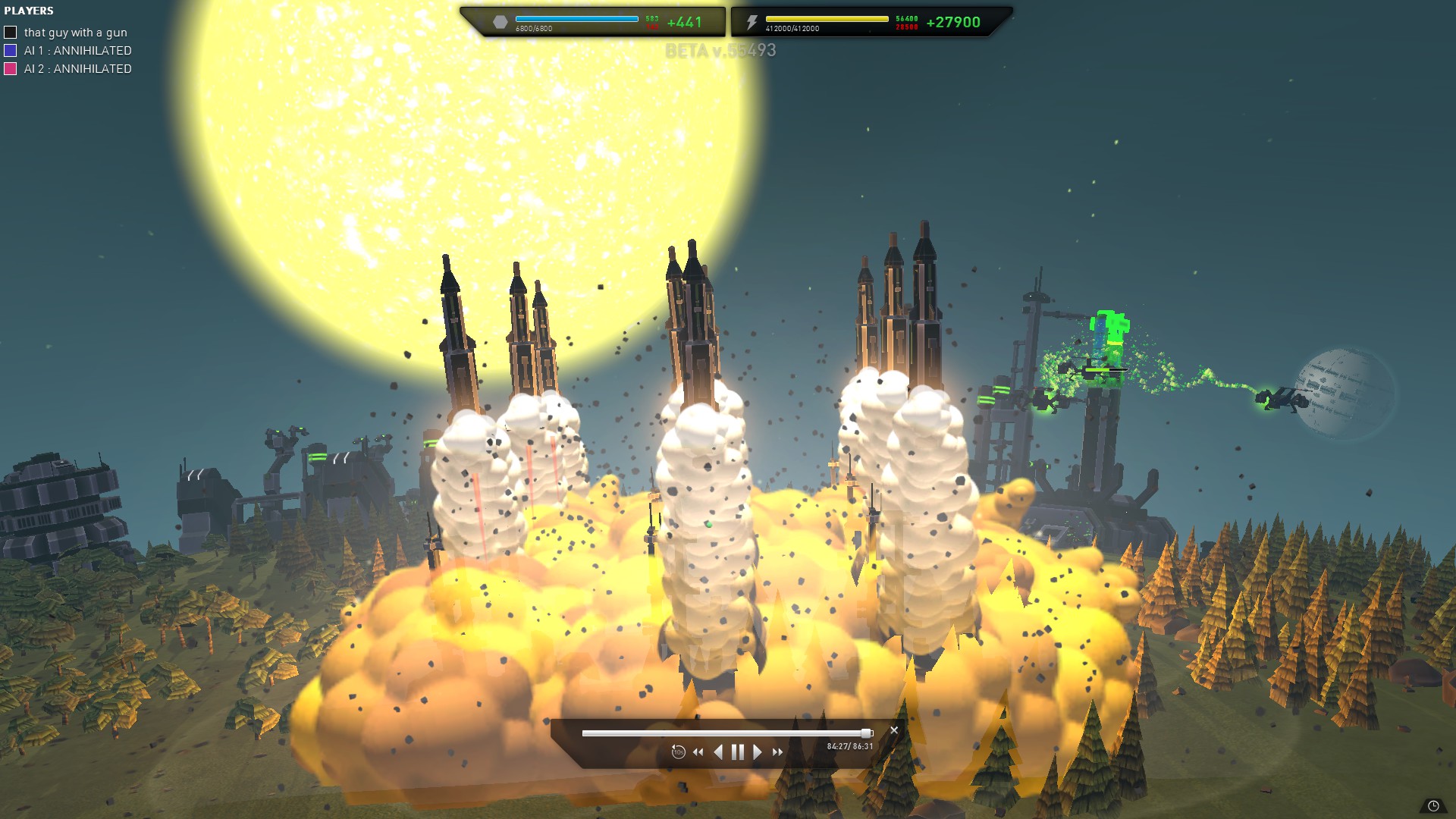Image resolution: width=1456 pixels, height=819 pixels.
Task: Select AI 2 in the players list
Action: pos(77,69)
